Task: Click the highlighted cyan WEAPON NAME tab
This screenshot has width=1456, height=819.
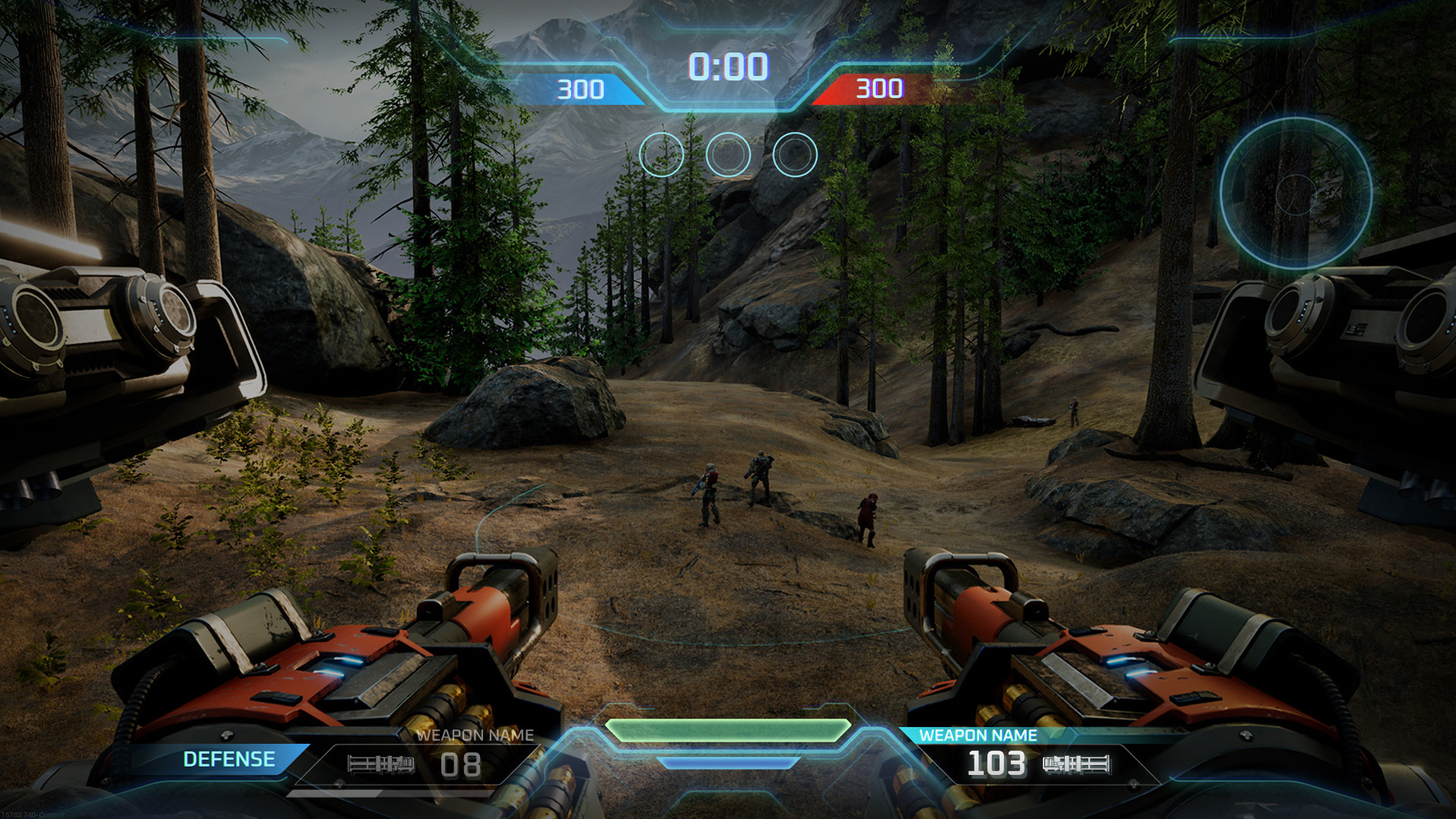Action: pyautogui.click(x=977, y=735)
